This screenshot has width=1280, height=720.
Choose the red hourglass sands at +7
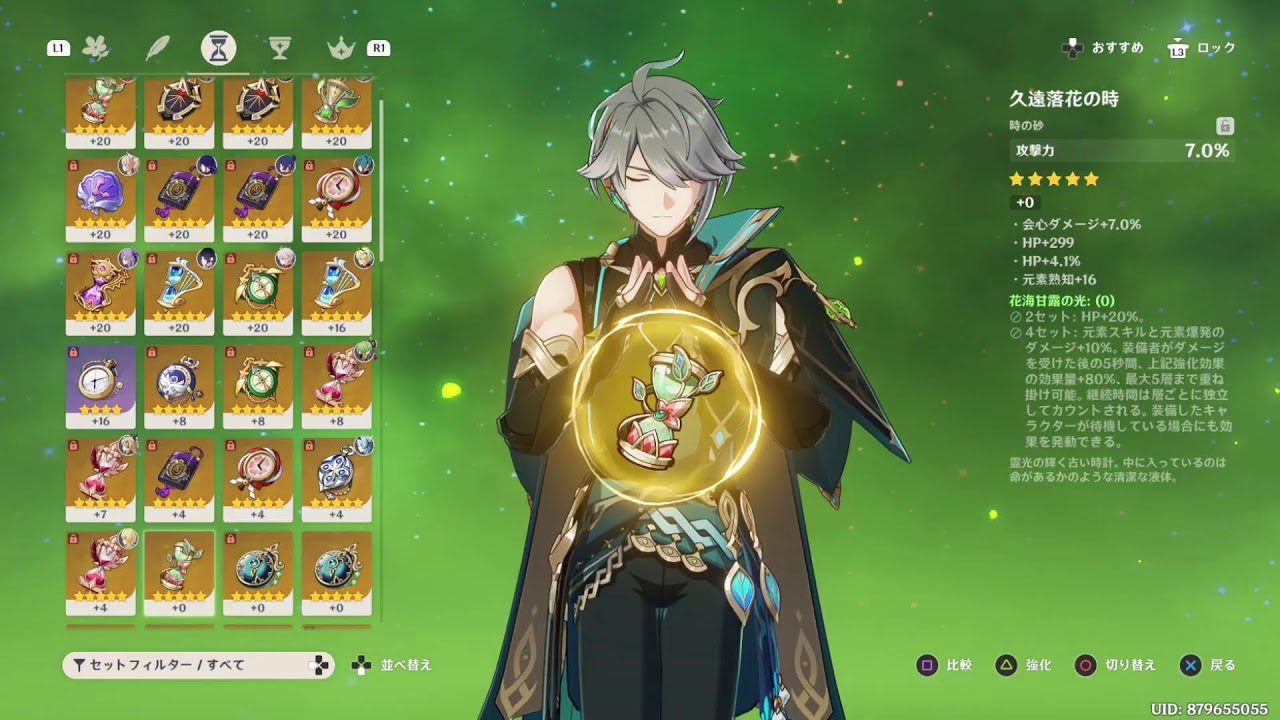click(x=101, y=478)
